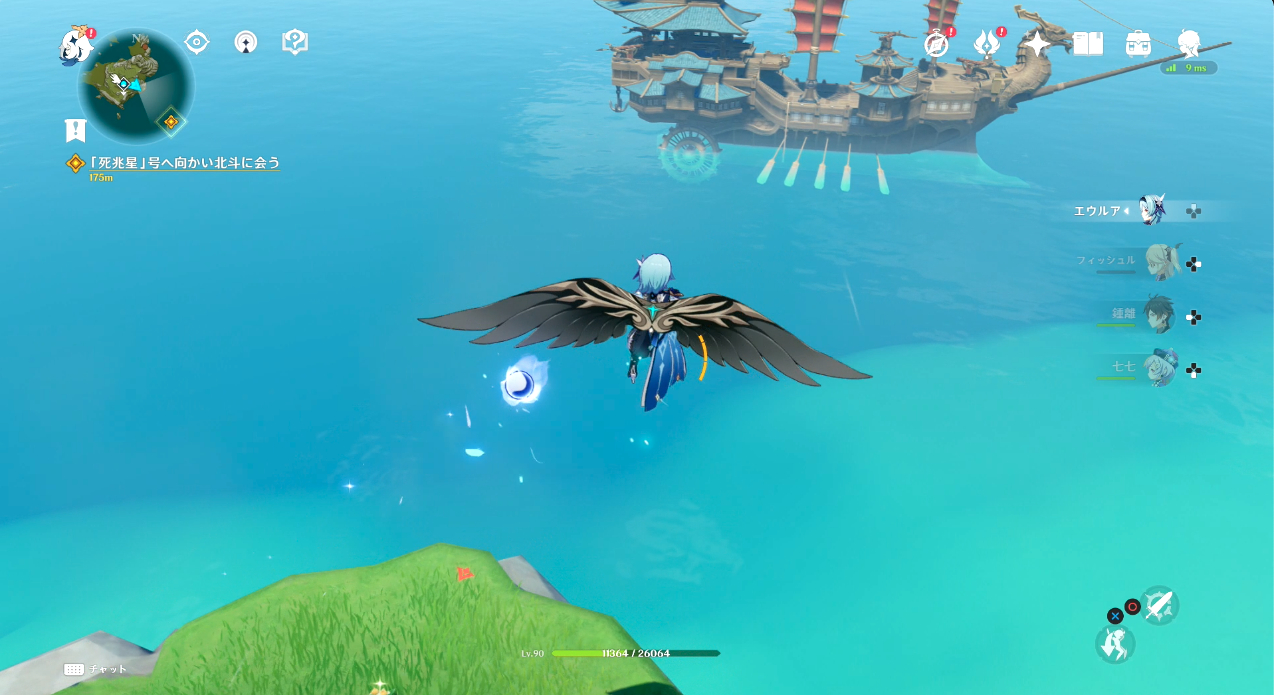Click the eye-shaped viewpoint icon
This screenshot has width=1274, height=695.
[x=197, y=42]
